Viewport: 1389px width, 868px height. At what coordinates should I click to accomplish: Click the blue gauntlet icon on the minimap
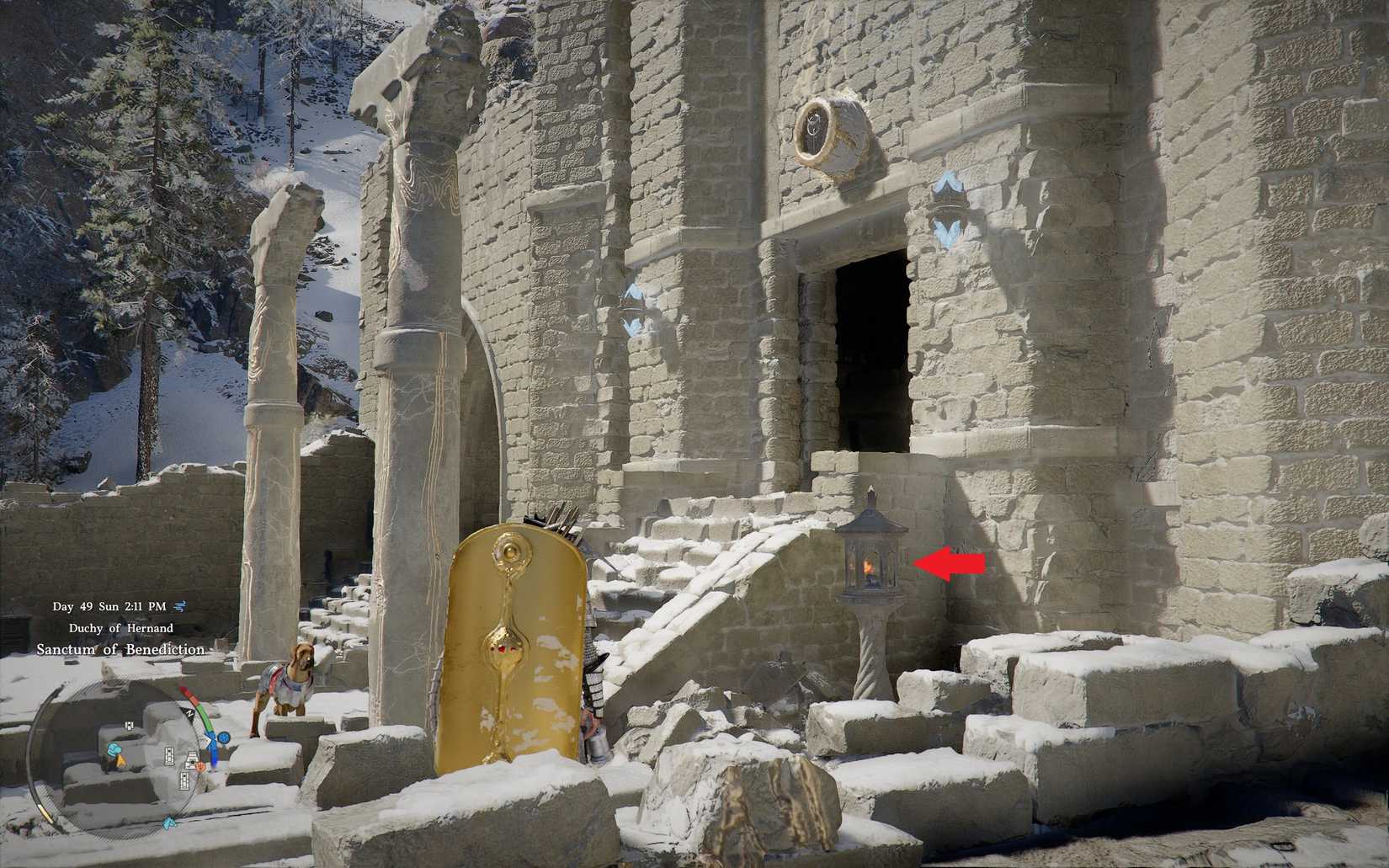click(115, 750)
